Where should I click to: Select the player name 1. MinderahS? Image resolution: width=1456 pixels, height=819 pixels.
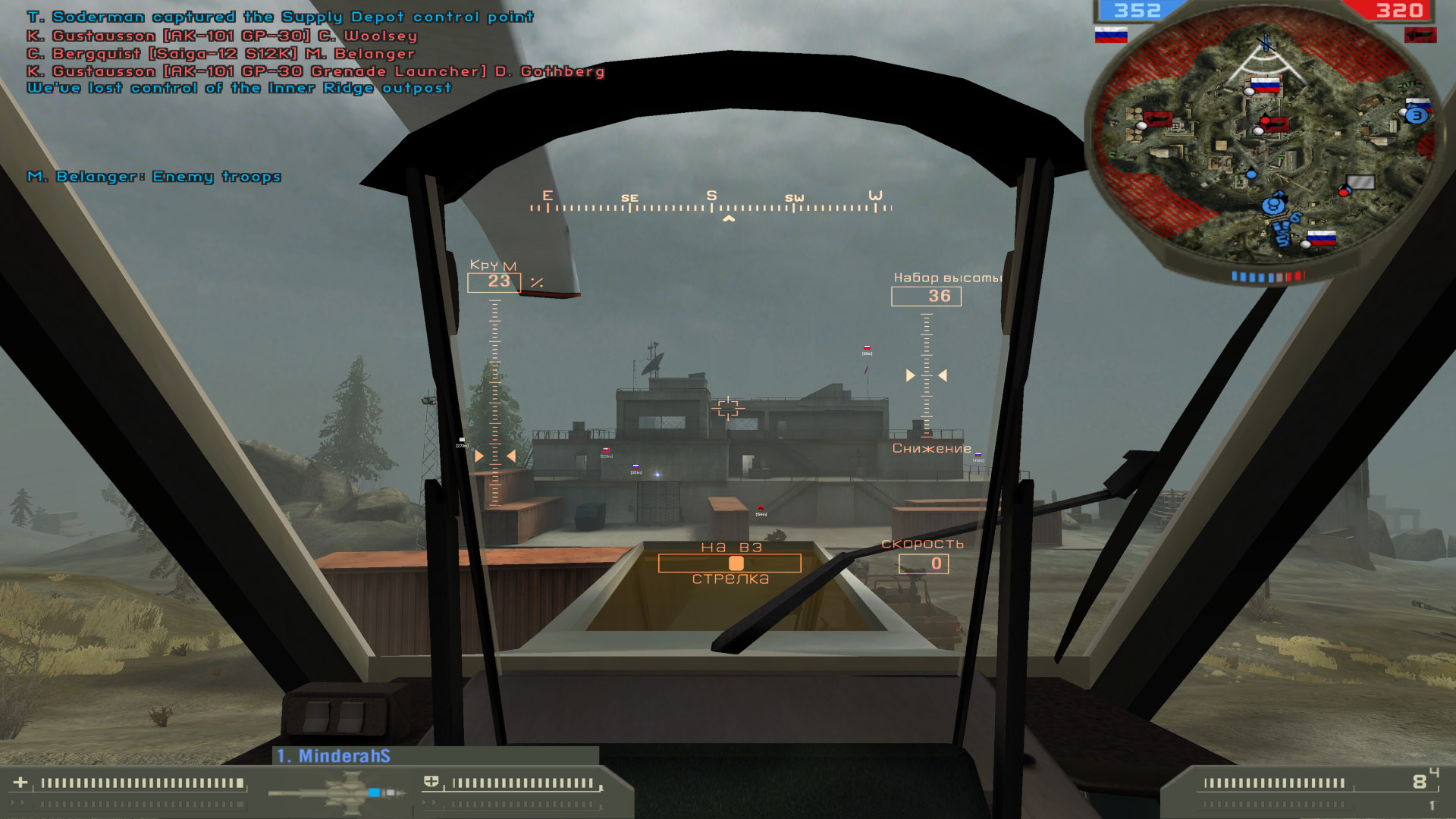click(334, 755)
